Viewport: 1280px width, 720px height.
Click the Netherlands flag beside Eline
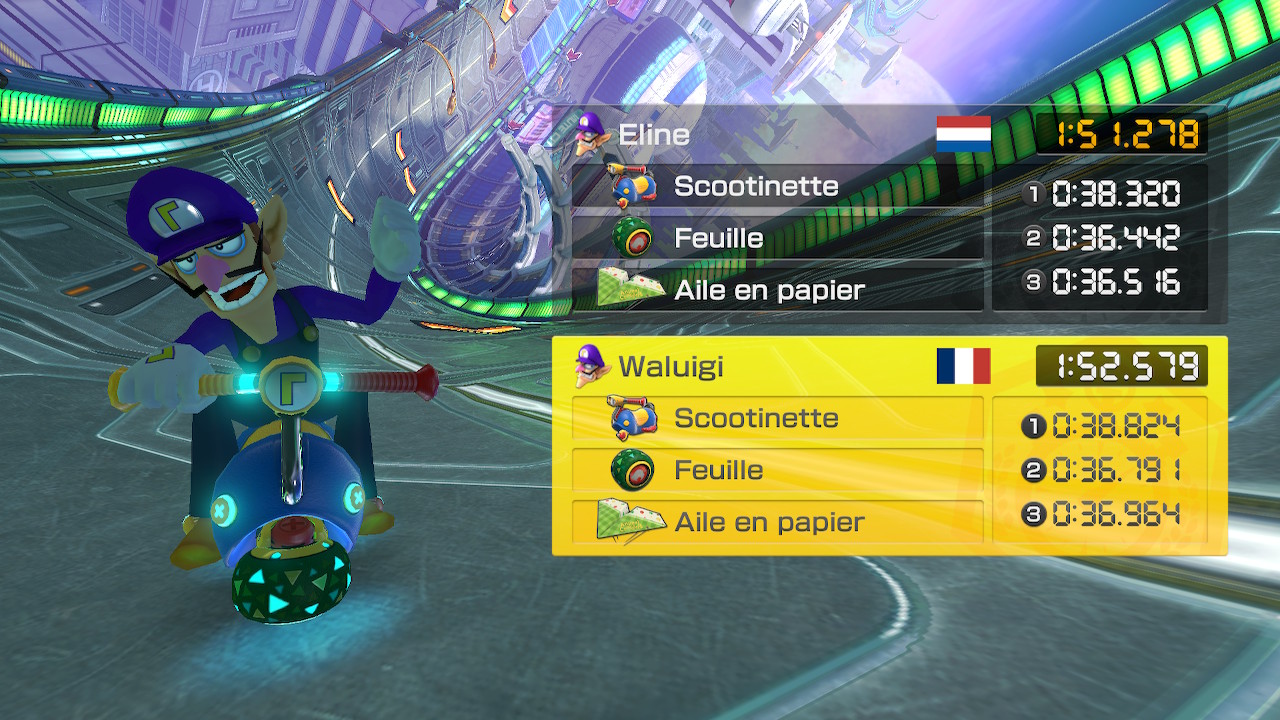coord(963,134)
